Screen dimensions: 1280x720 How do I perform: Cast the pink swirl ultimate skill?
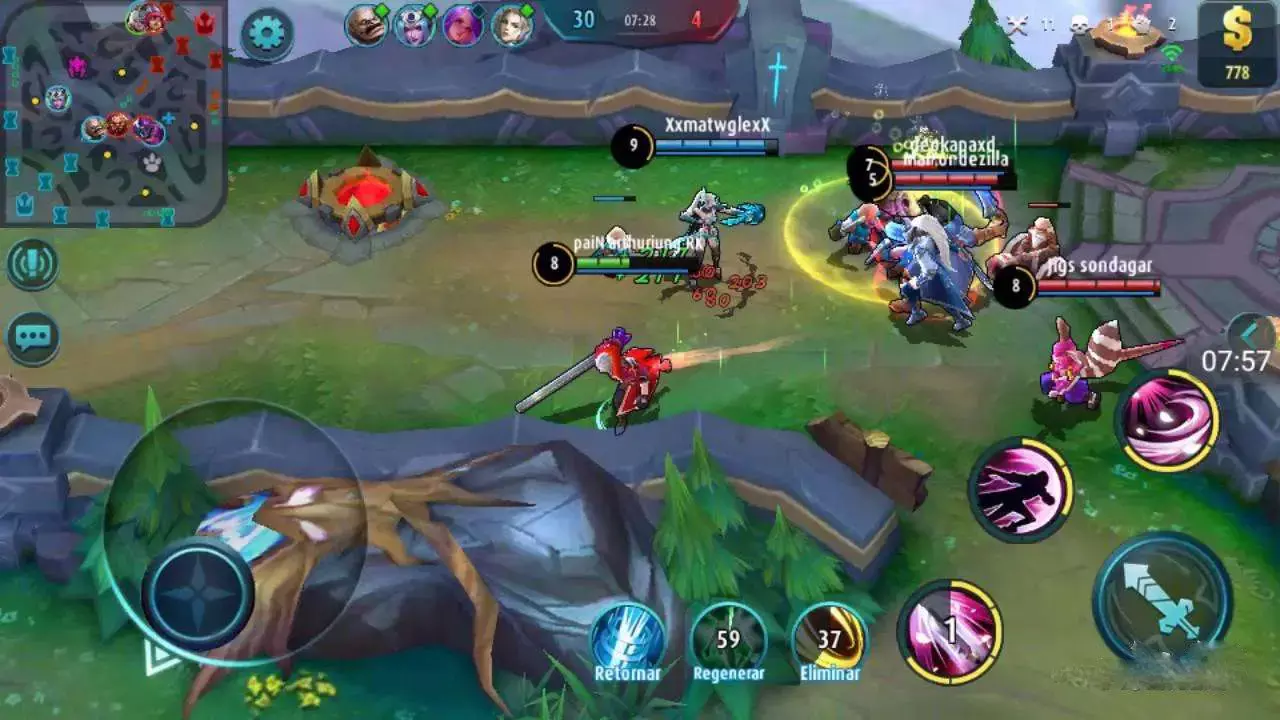click(1167, 420)
